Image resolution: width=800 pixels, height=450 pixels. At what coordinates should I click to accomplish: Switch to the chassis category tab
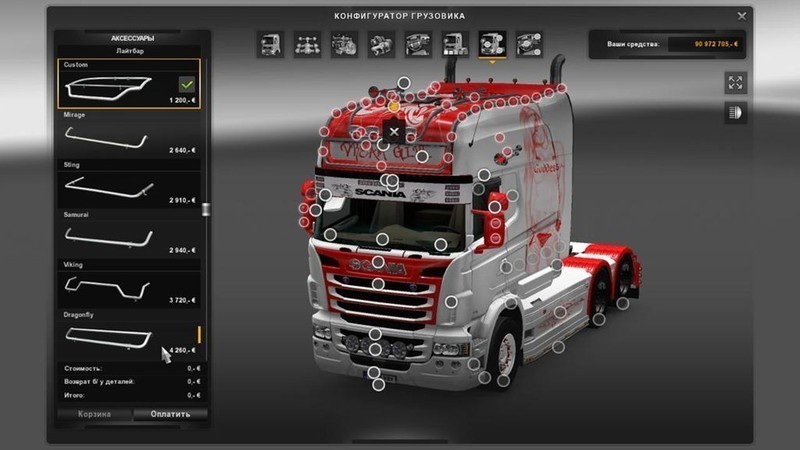307,44
